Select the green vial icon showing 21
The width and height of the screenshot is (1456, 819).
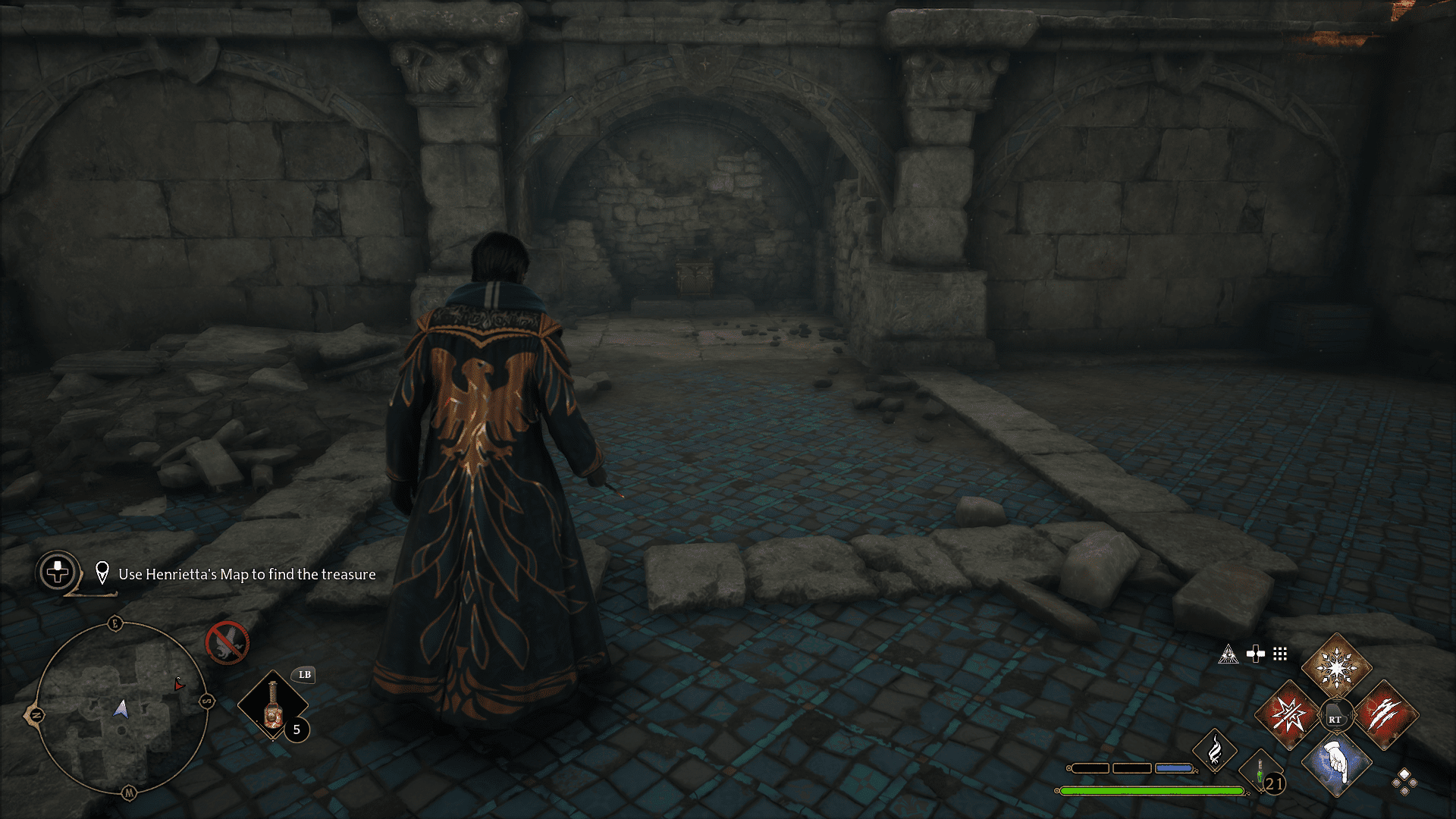[x=1261, y=772]
